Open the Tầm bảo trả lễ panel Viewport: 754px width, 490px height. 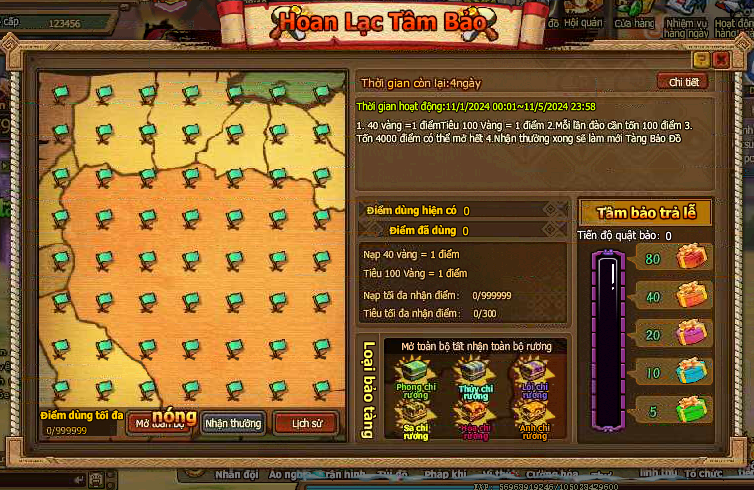(644, 212)
